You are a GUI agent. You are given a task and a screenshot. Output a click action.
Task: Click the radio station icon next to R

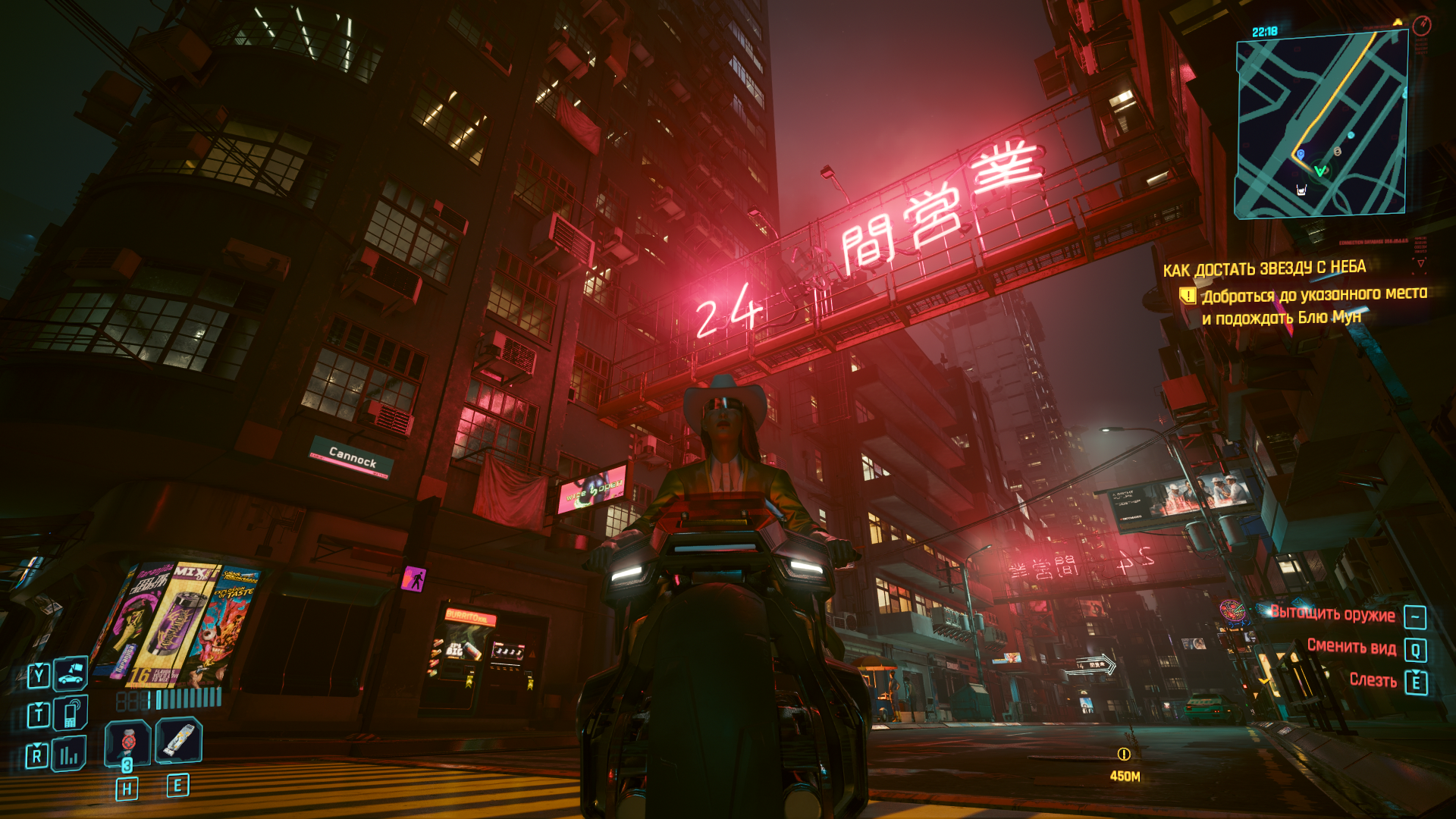pos(67,753)
